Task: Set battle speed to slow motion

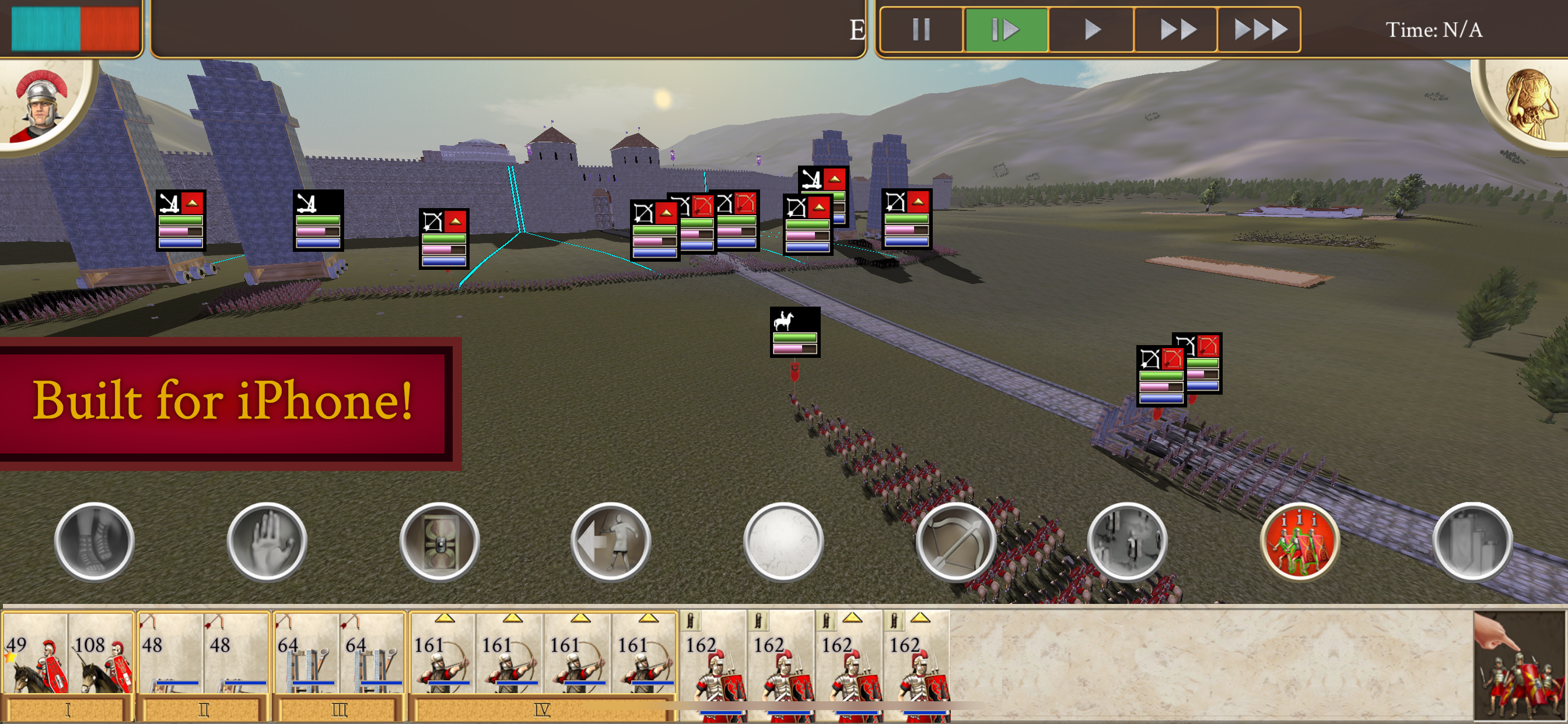Action: pos(1006,29)
